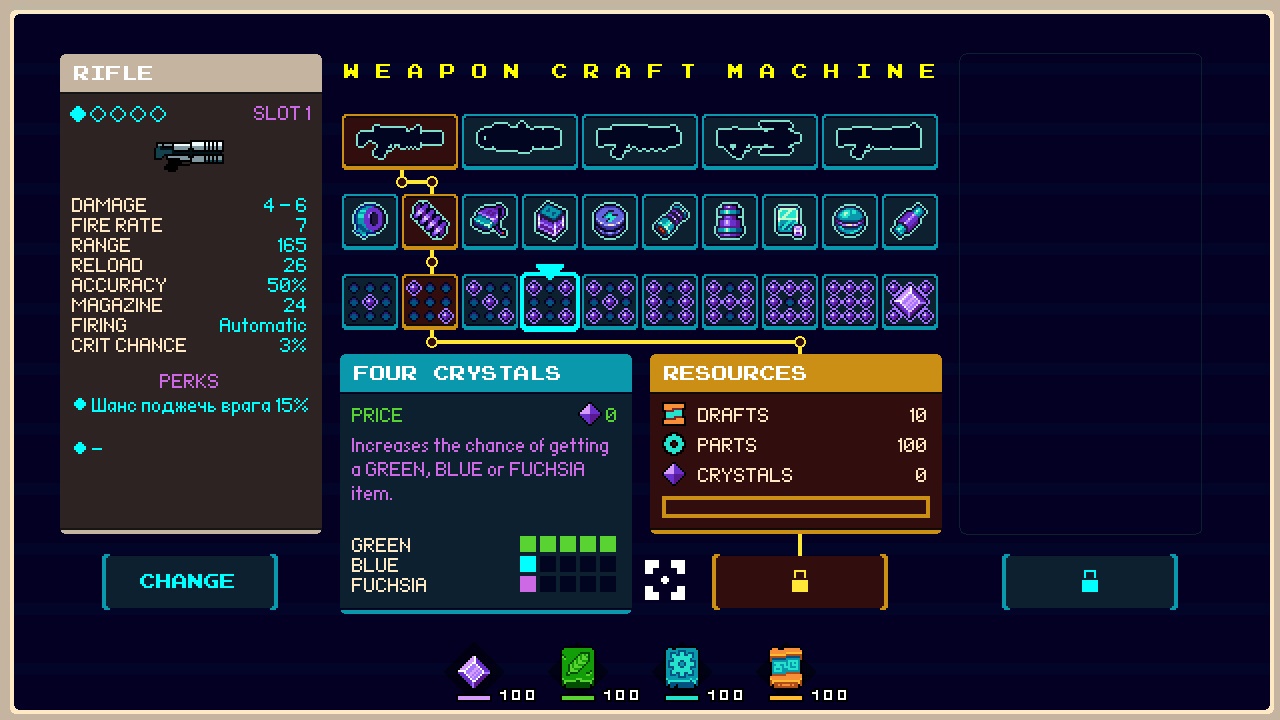The height and width of the screenshot is (720, 1280).
Task: Select the spring coil component icon
Action: pyautogui.click(x=430, y=221)
